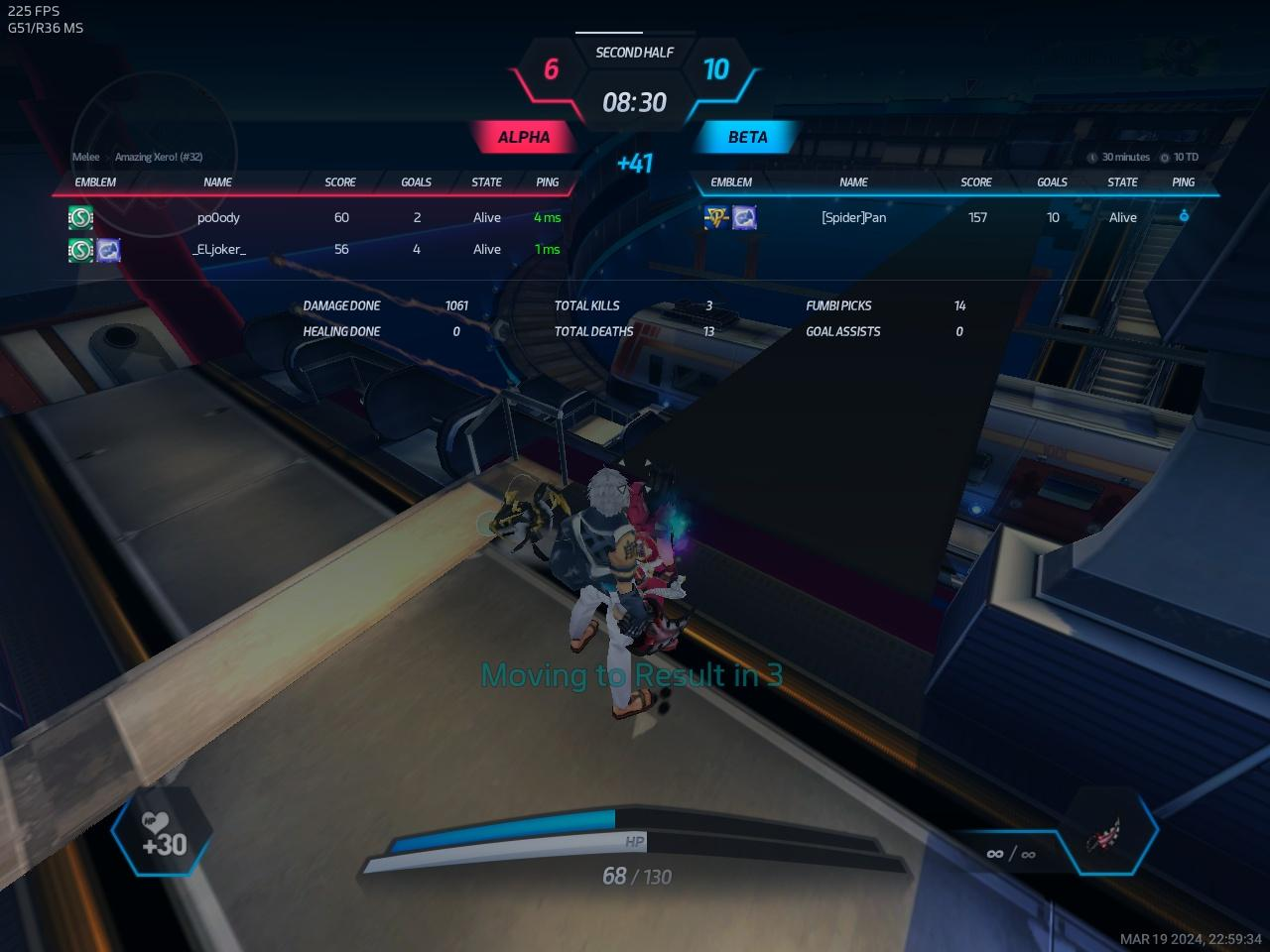Select the melee weapon icon
Image resolution: width=1270 pixels, height=952 pixels.
[1103, 838]
